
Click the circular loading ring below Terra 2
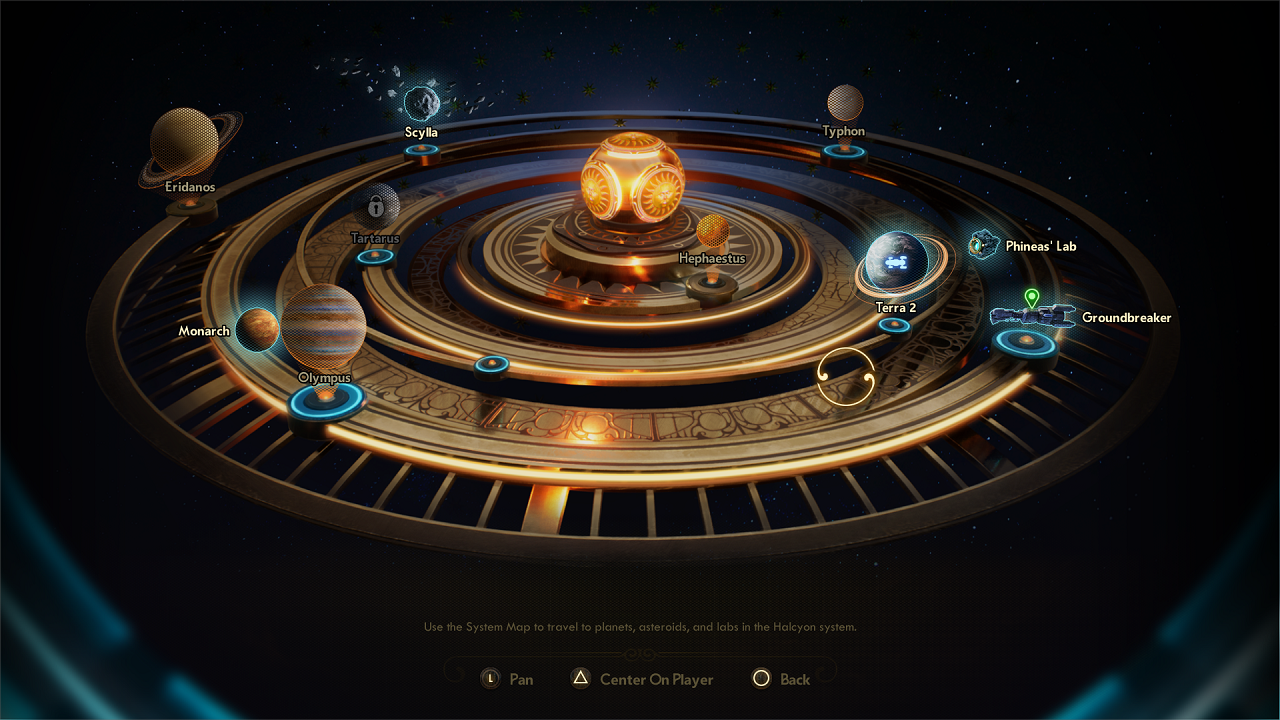click(x=847, y=379)
